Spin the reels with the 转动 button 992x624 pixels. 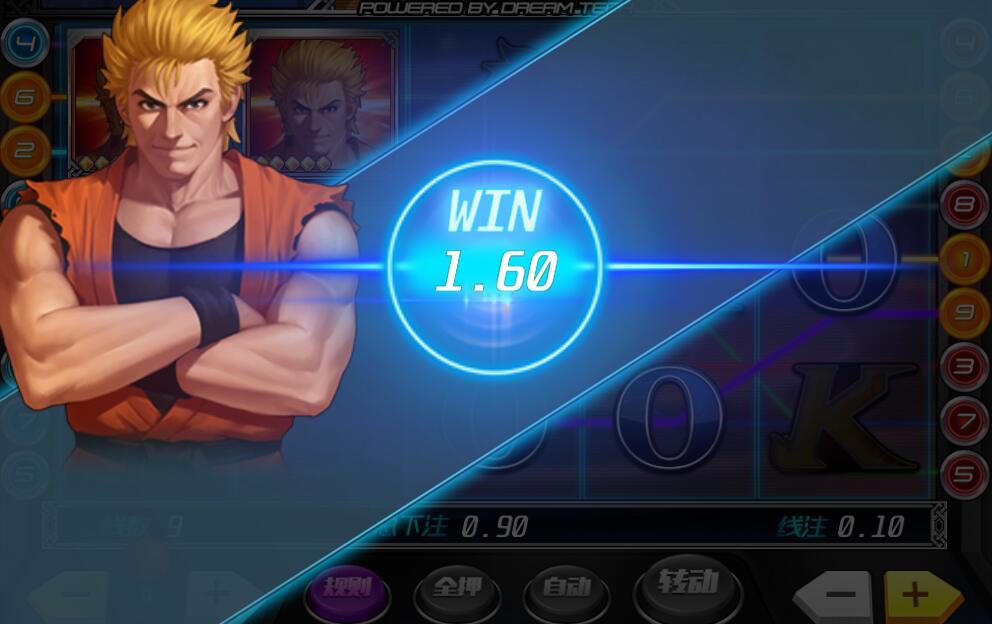687,582
